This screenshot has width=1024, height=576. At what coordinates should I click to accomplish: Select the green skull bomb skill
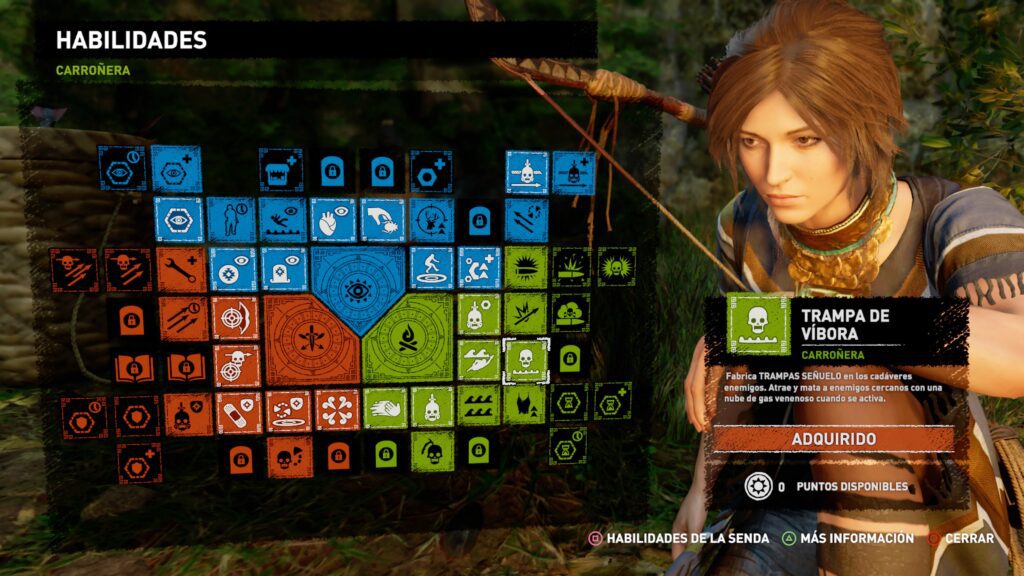click(x=431, y=452)
